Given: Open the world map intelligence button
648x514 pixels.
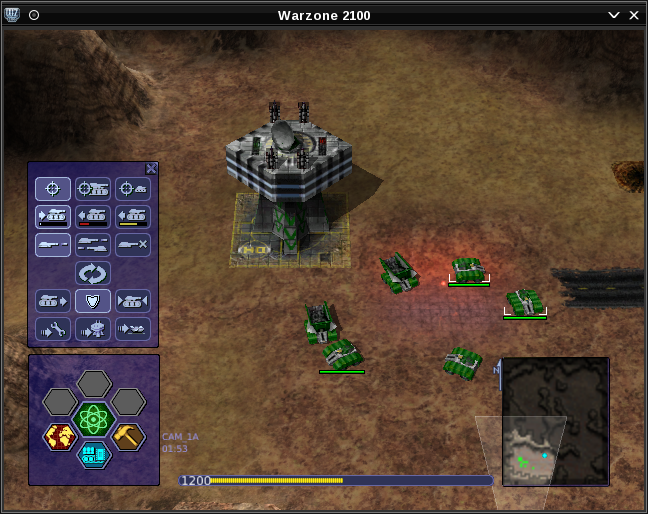Looking at the screenshot, I should [x=60, y=436].
